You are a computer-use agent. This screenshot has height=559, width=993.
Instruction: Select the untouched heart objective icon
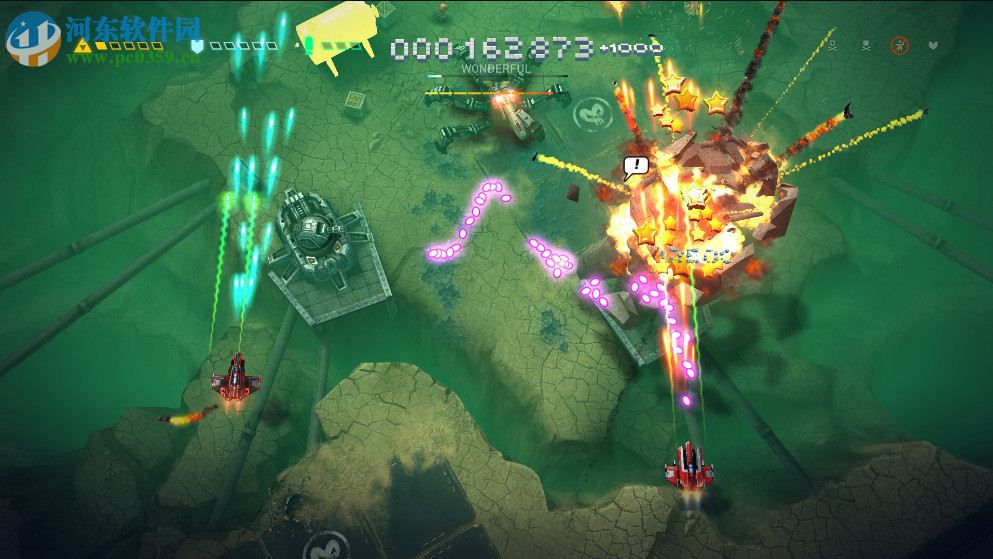[933, 45]
